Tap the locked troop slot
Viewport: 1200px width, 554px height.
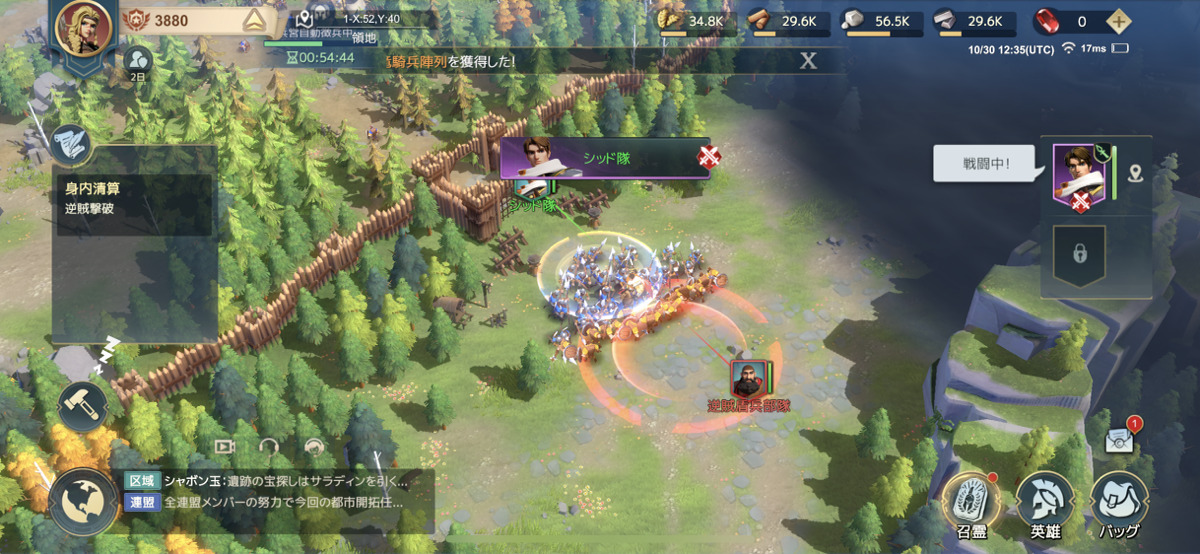1079,254
